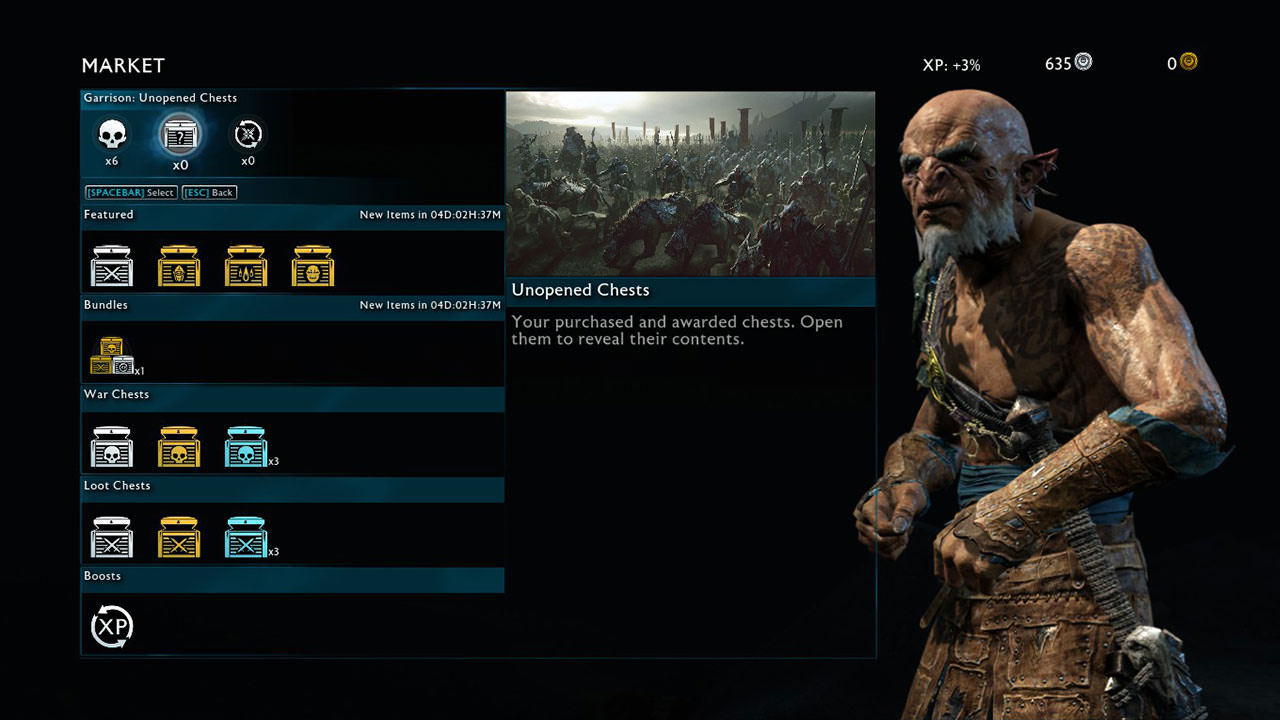Select the three-chest bundle under Bundles
The height and width of the screenshot is (720, 1280).
point(112,356)
